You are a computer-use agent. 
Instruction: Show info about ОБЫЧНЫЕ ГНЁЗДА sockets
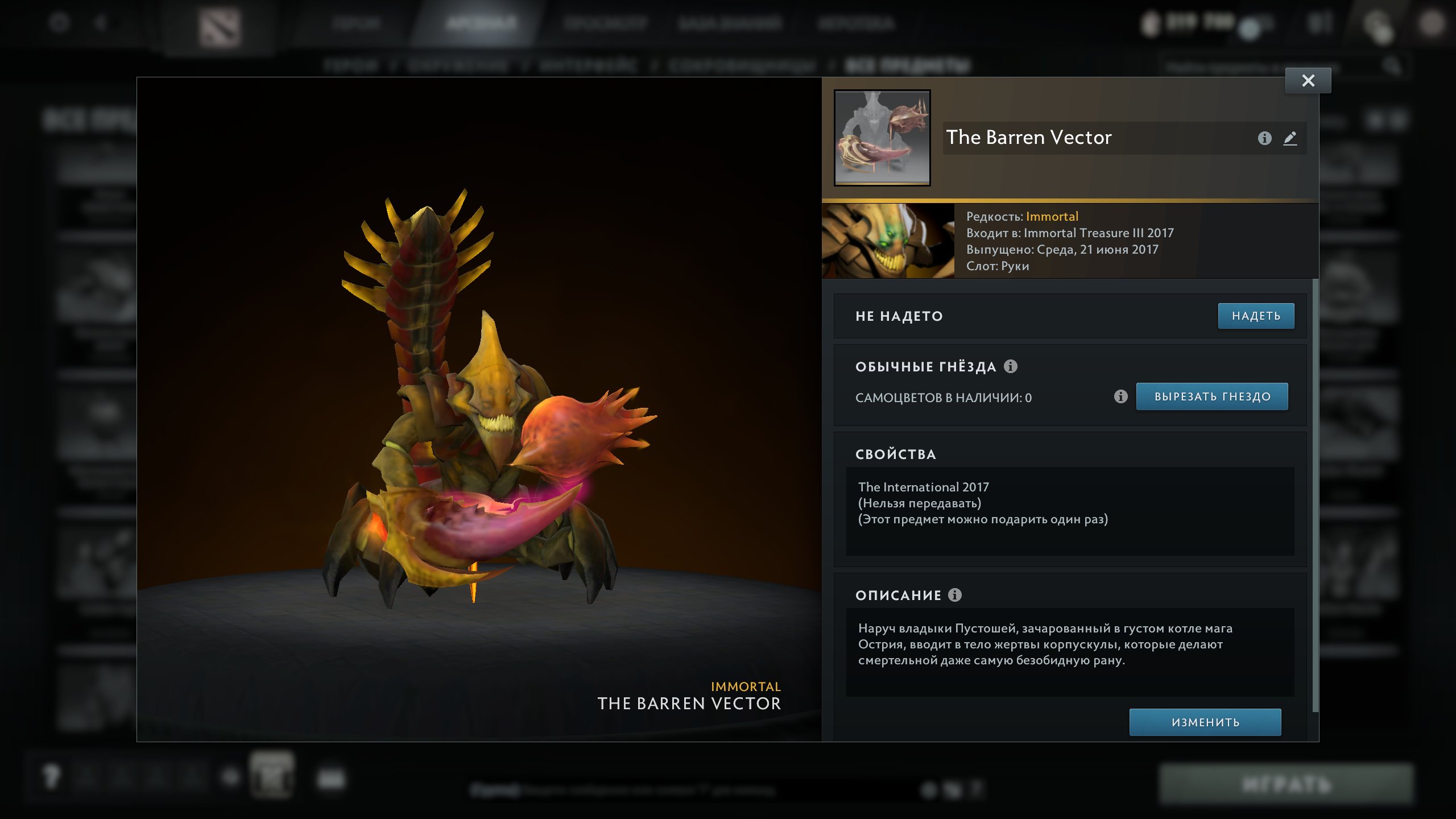pos(1011,366)
